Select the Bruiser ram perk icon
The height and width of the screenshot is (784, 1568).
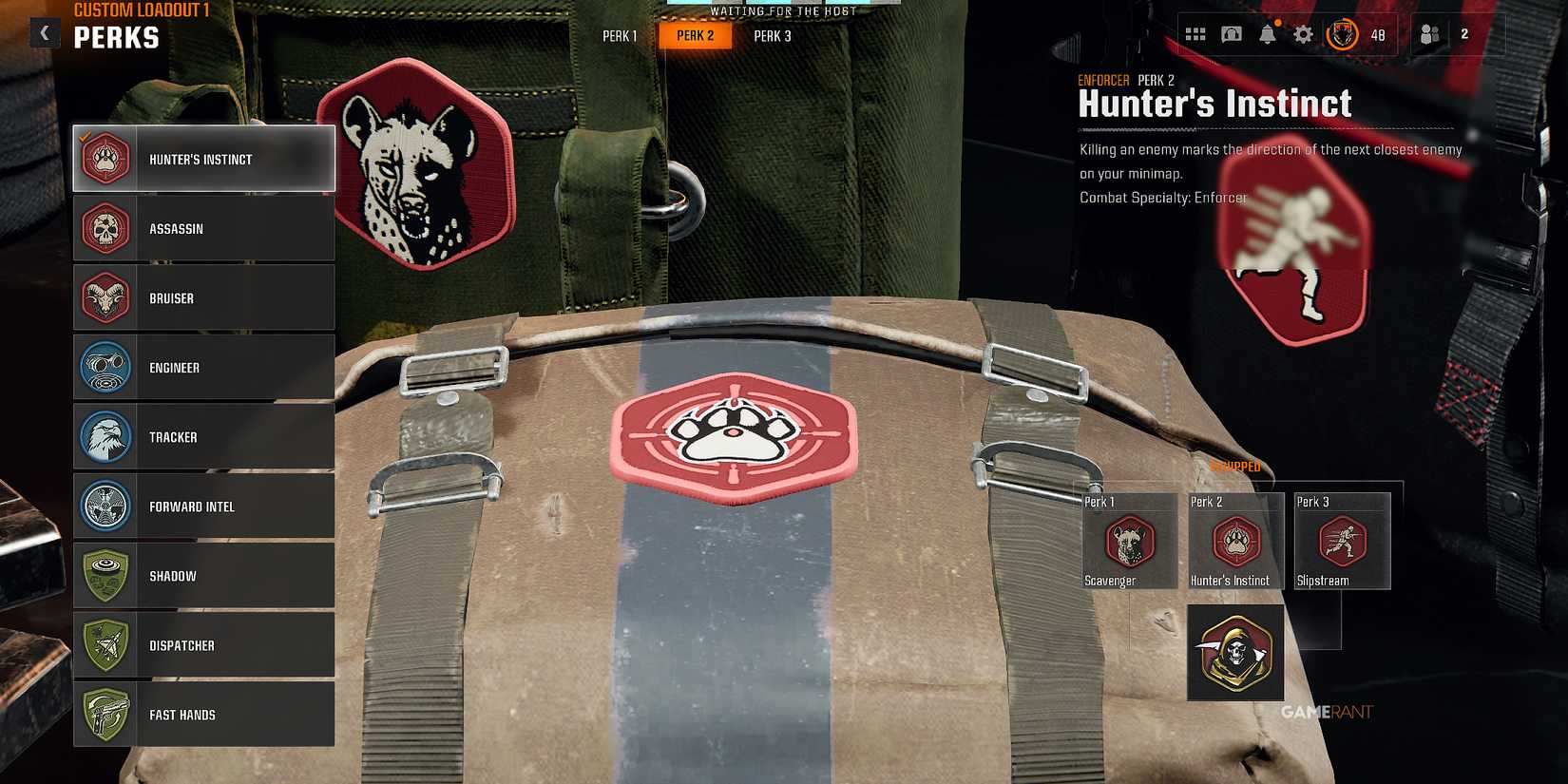(105, 297)
